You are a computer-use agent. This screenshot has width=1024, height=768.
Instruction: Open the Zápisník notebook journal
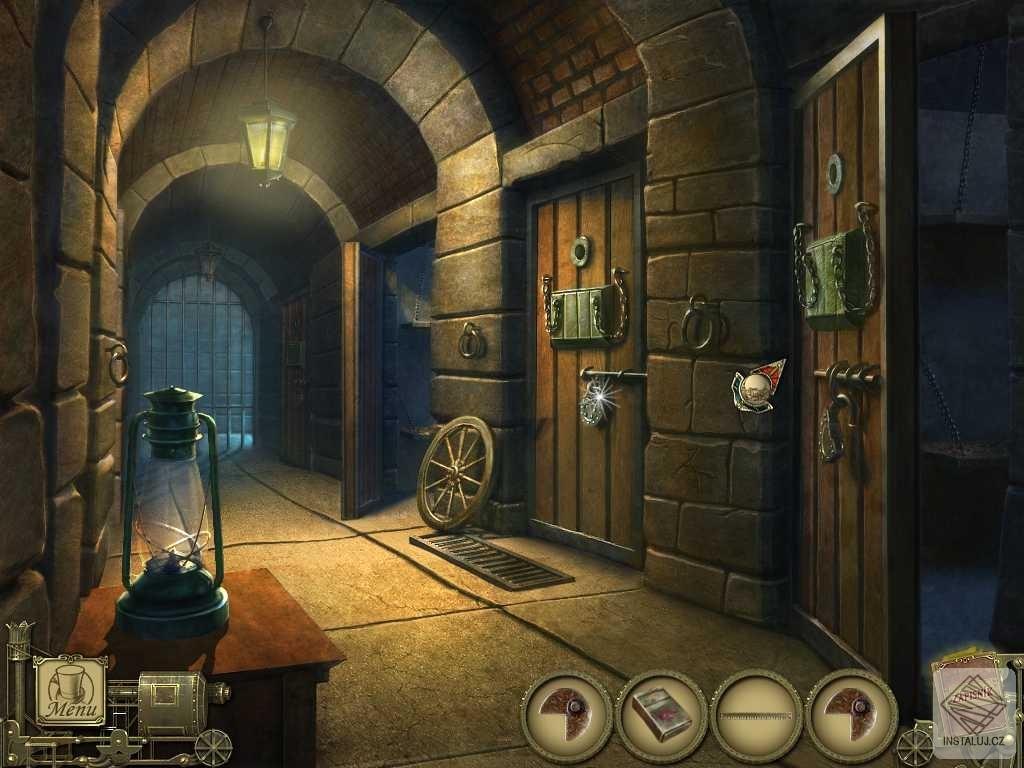pos(972,700)
